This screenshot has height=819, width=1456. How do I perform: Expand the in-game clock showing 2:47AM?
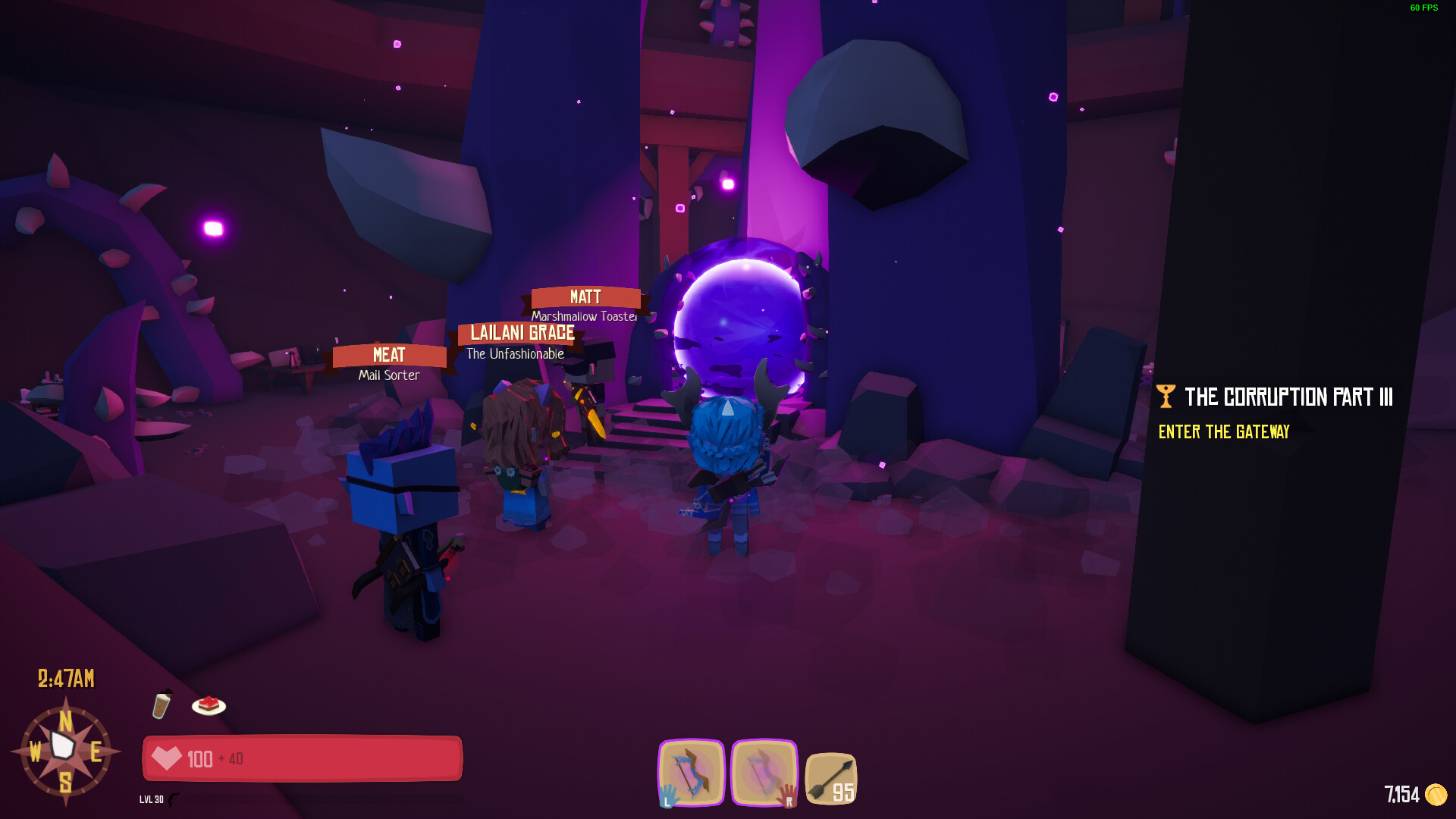pyautogui.click(x=65, y=679)
